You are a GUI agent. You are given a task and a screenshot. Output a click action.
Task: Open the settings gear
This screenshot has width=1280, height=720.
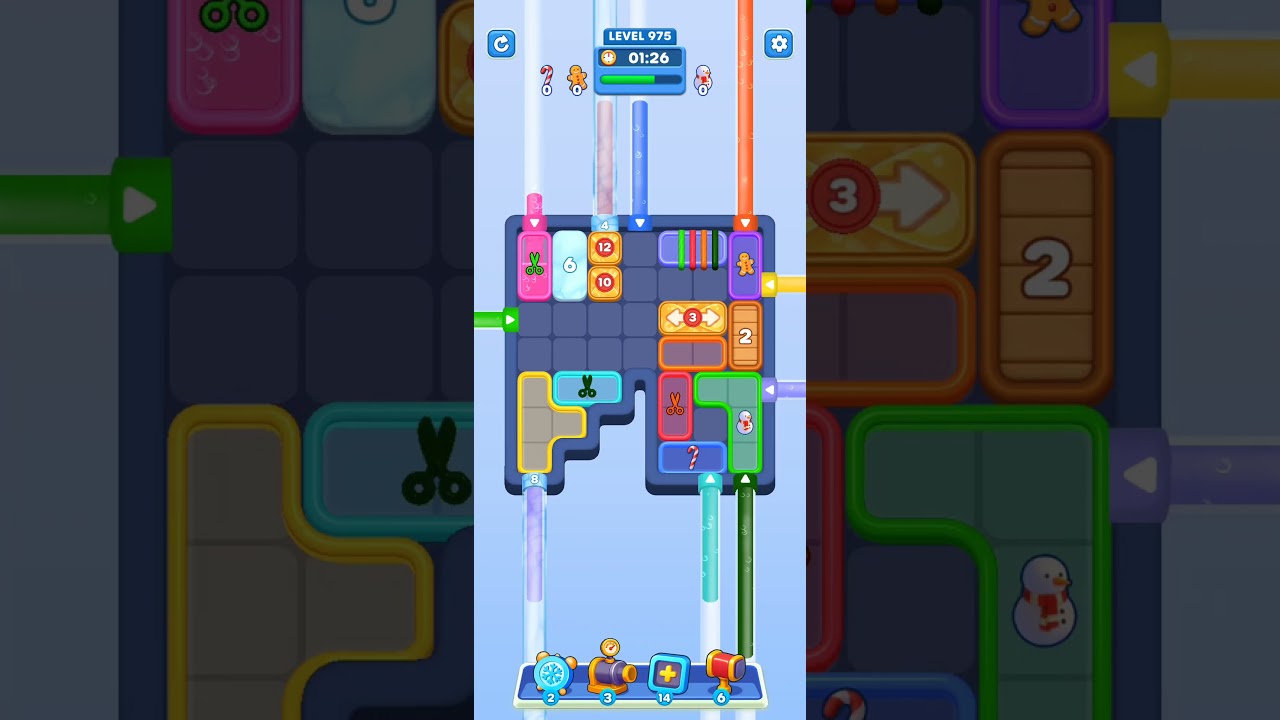[x=779, y=44]
